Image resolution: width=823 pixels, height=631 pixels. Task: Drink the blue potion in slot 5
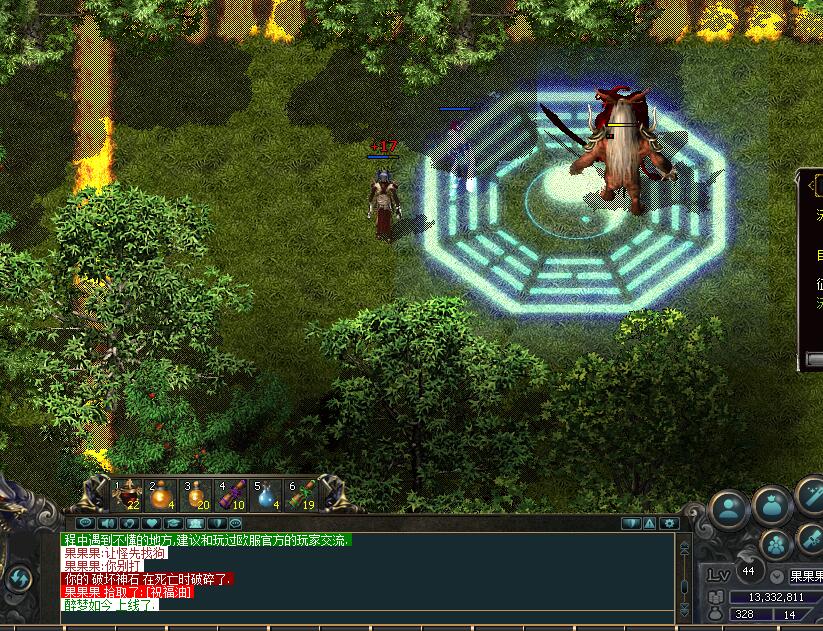(x=267, y=495)
